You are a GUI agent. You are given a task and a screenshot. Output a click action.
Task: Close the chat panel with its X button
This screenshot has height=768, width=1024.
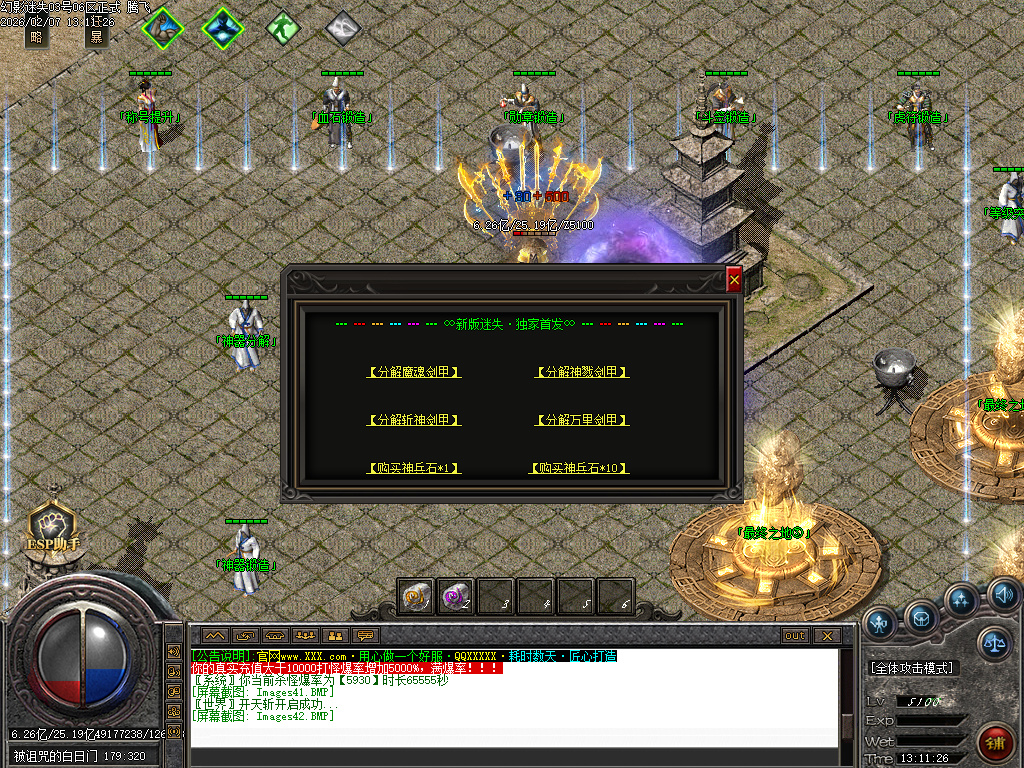point(826,635)
